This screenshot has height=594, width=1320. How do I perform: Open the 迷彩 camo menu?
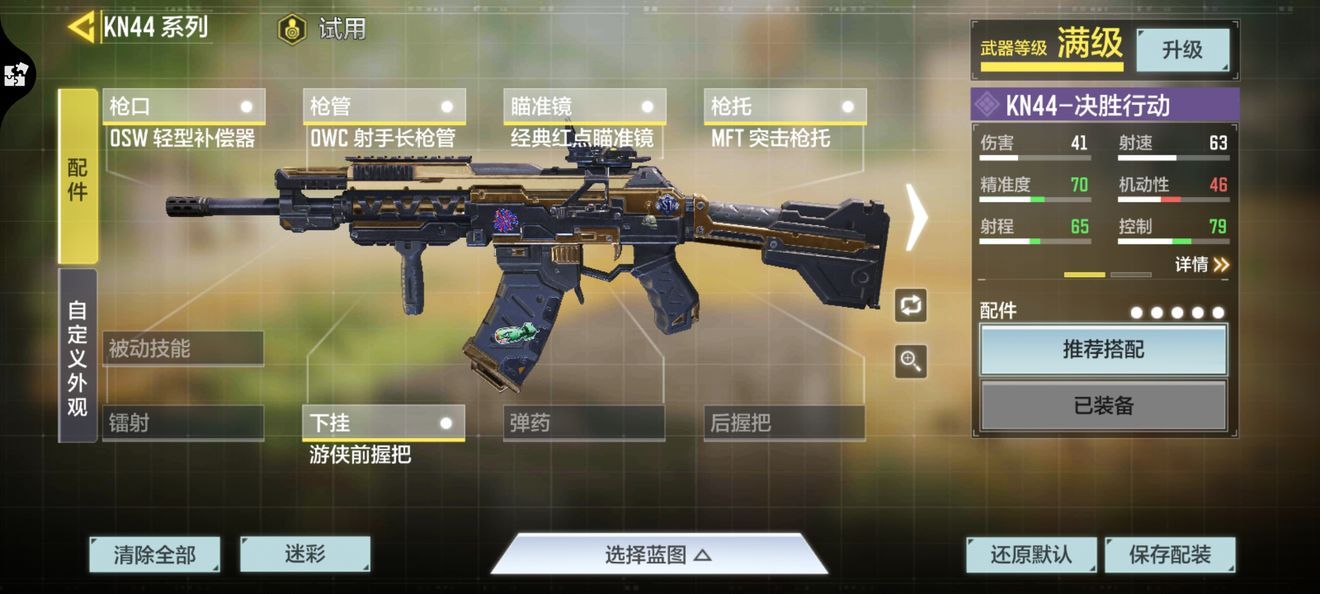pos(305,554)
